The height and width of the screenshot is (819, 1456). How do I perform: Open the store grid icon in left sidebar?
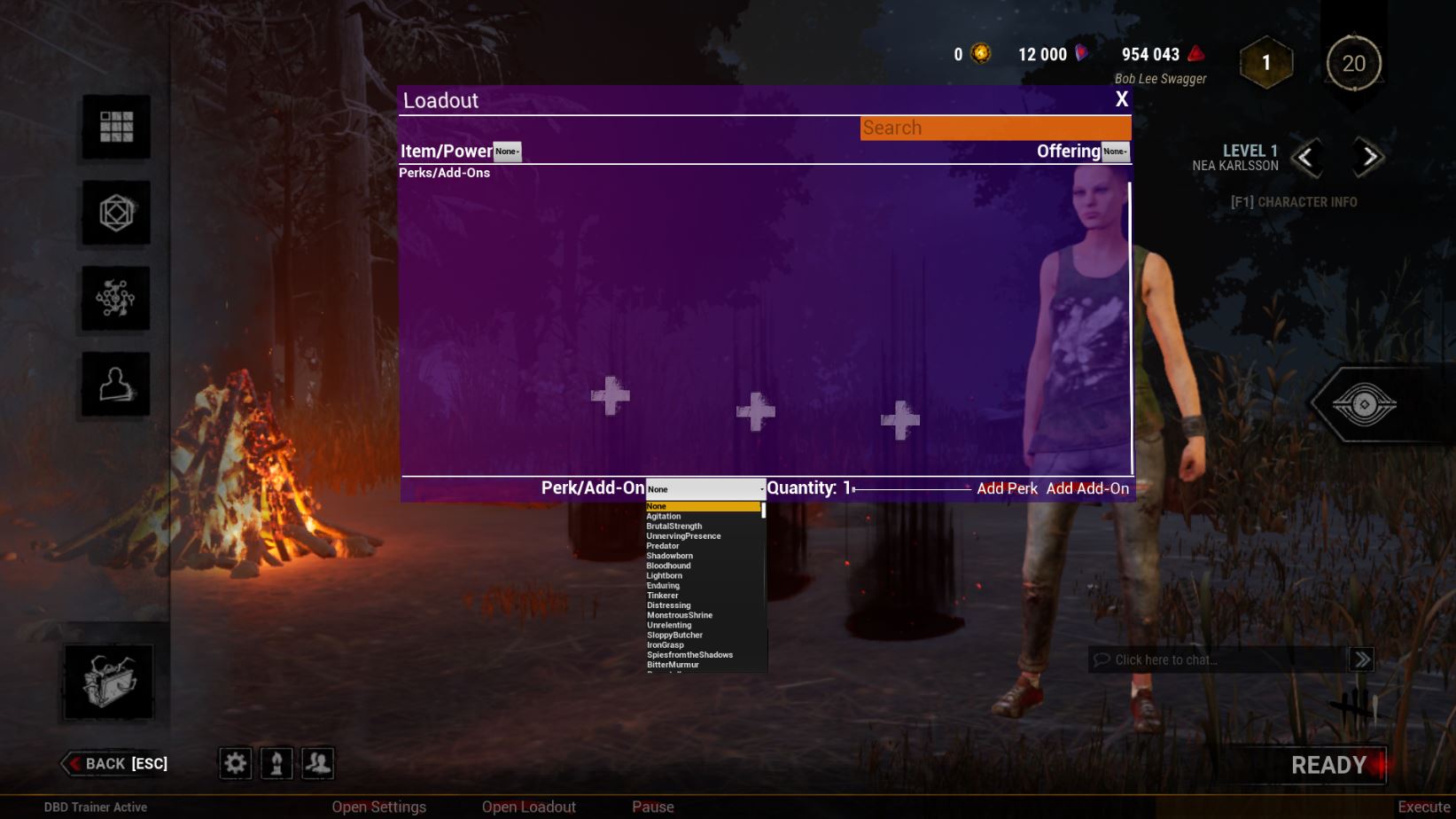113,129
